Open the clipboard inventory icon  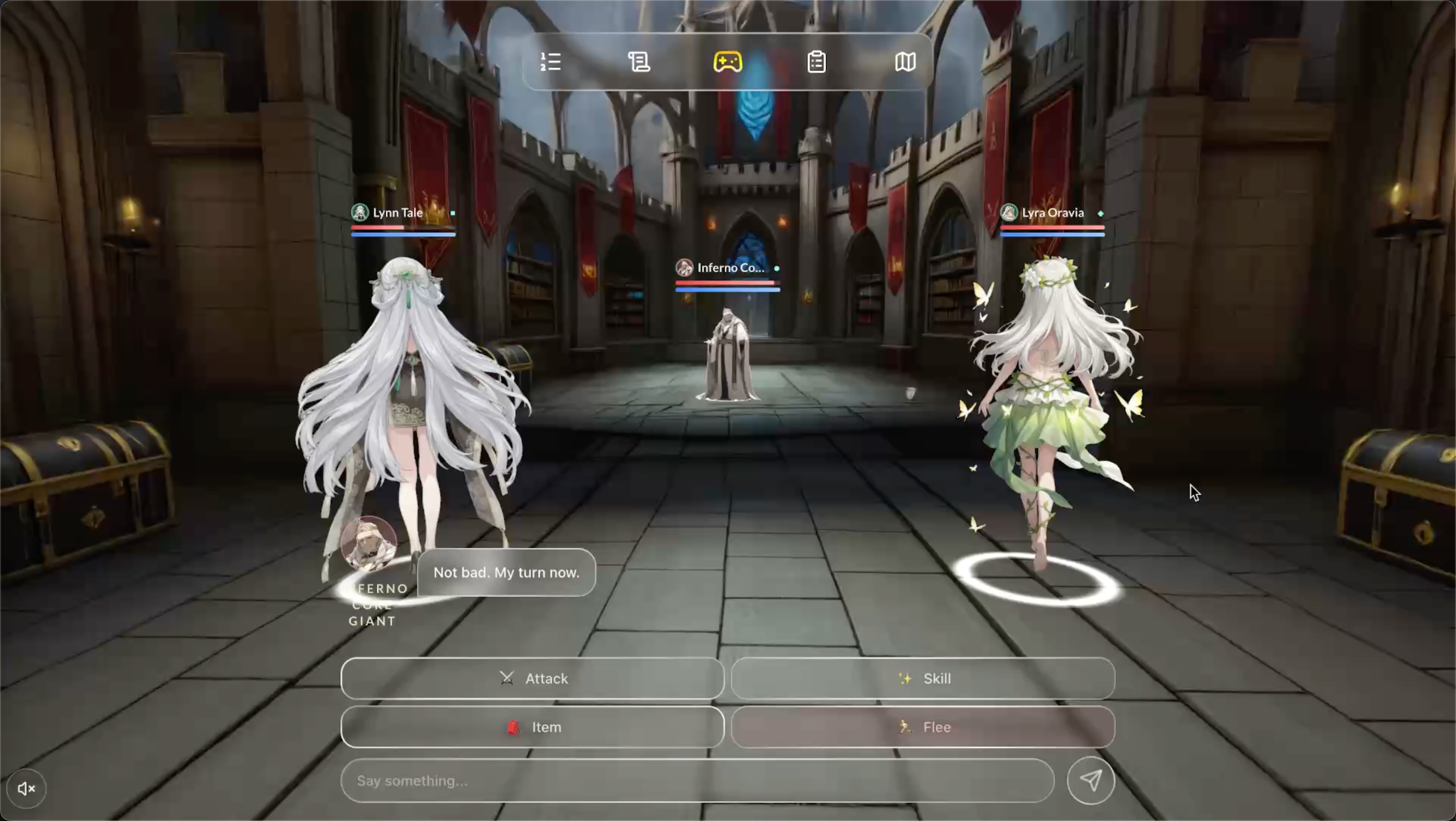(816, 61)
